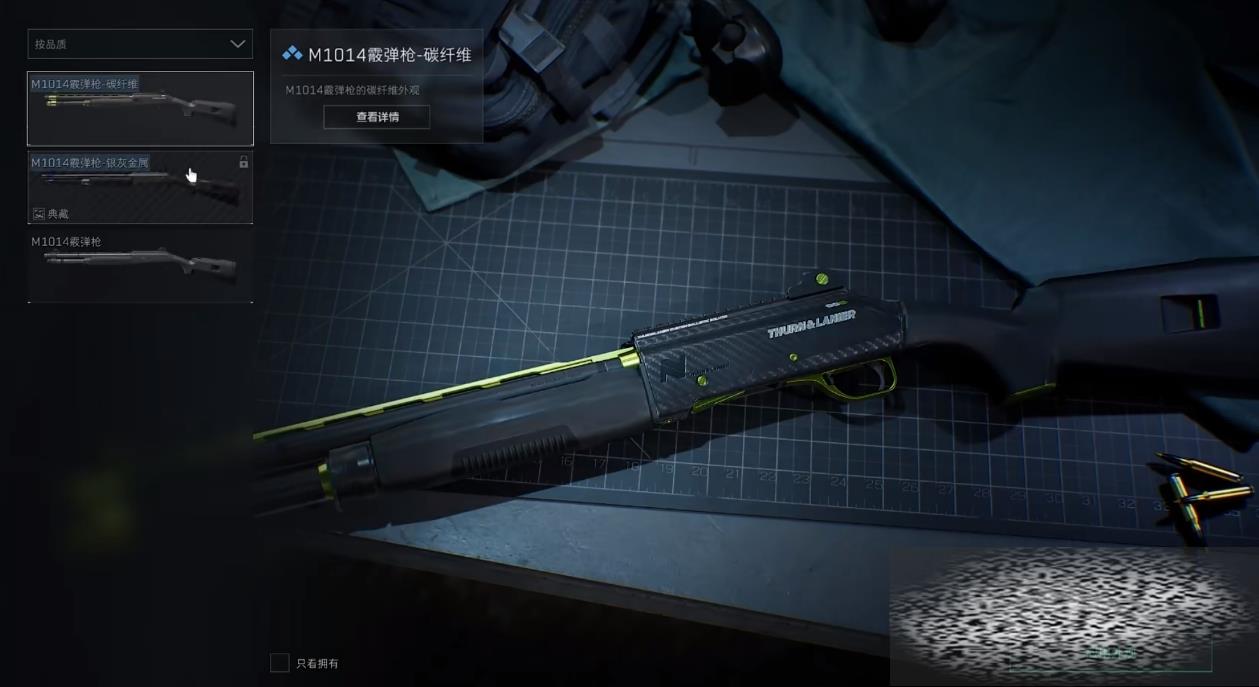Image resolution: width=1259 pixels, height=687 pixels.
Task: Click the 查看详情 details button
Action: click(377, 117)
